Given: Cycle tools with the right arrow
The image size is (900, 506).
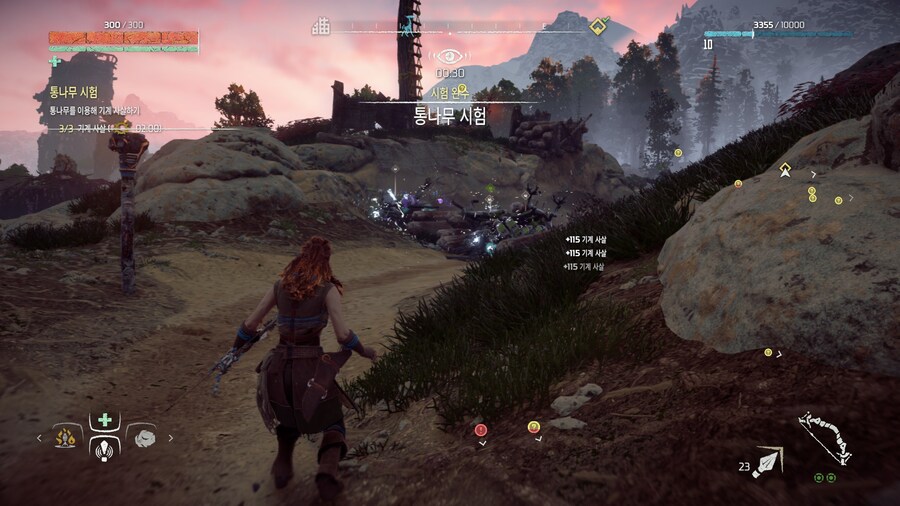Looking at the screenshot, I should point(171,437).
